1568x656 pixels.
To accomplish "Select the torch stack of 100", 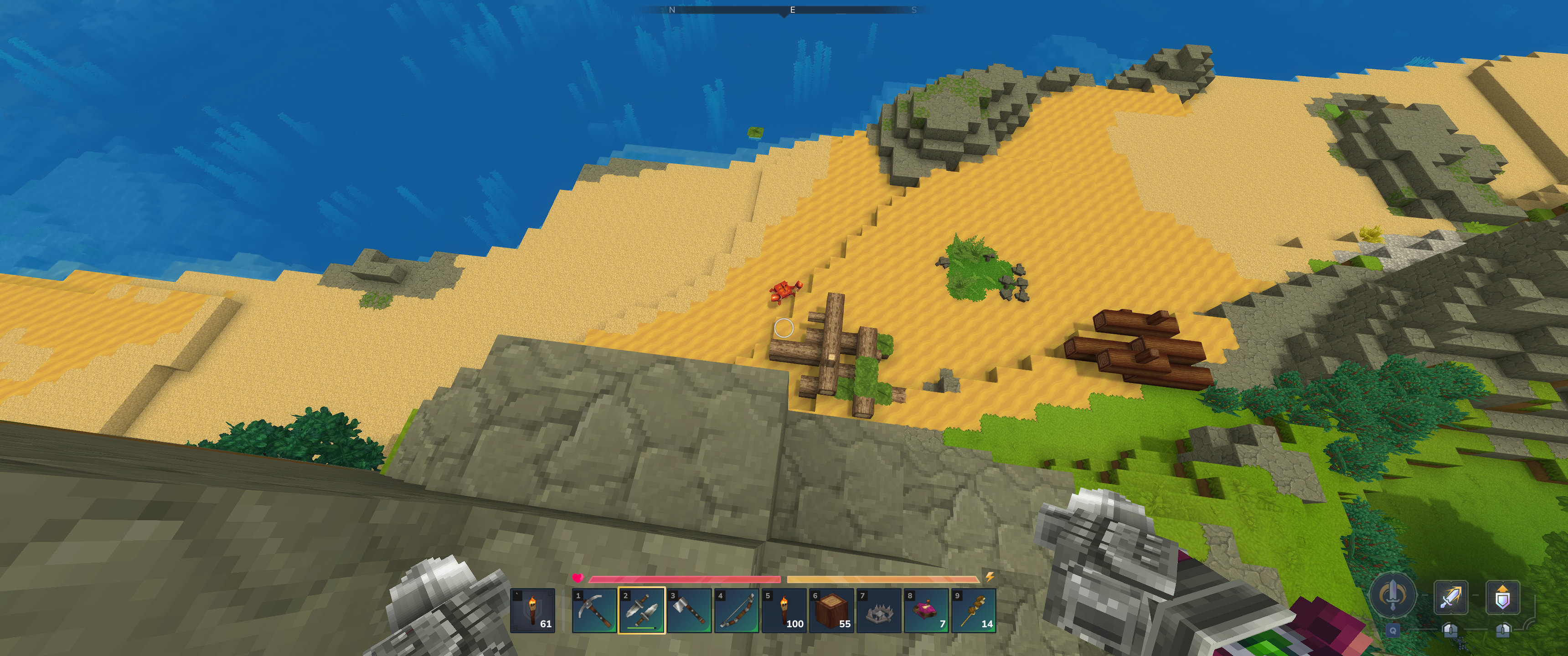I will click(x=784, y=610).
